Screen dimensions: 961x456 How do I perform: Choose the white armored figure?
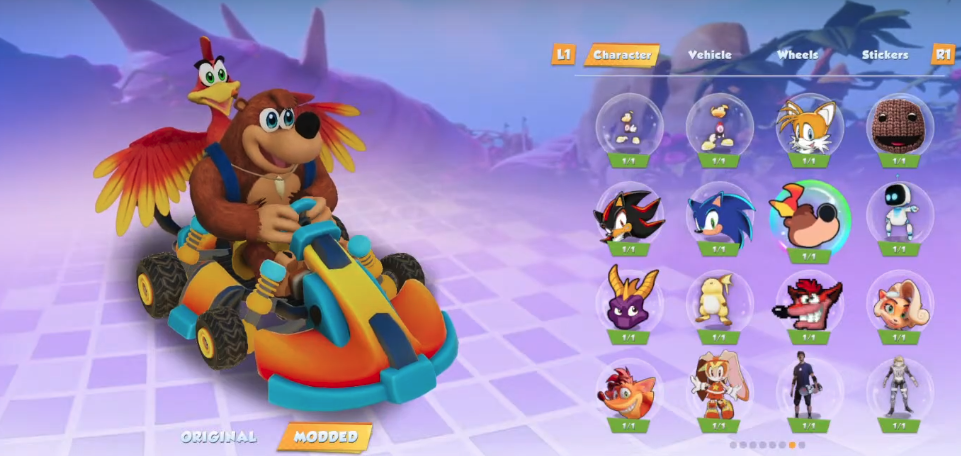[900, 386]
